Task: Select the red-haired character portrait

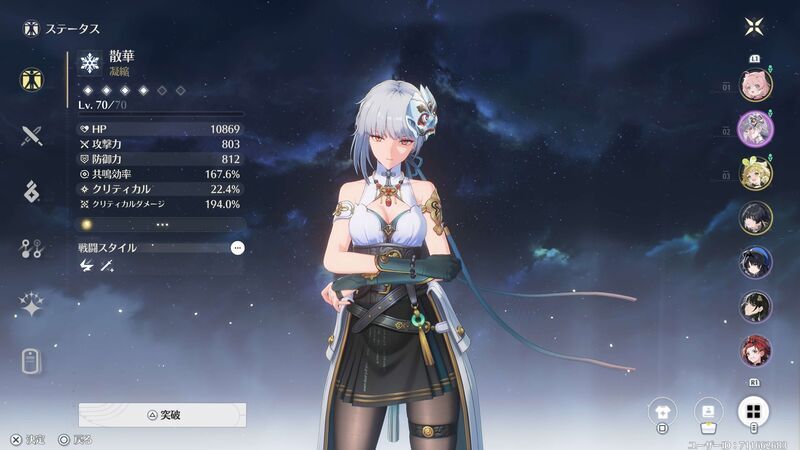Action: pyautogui.click(x=755, y=351)
